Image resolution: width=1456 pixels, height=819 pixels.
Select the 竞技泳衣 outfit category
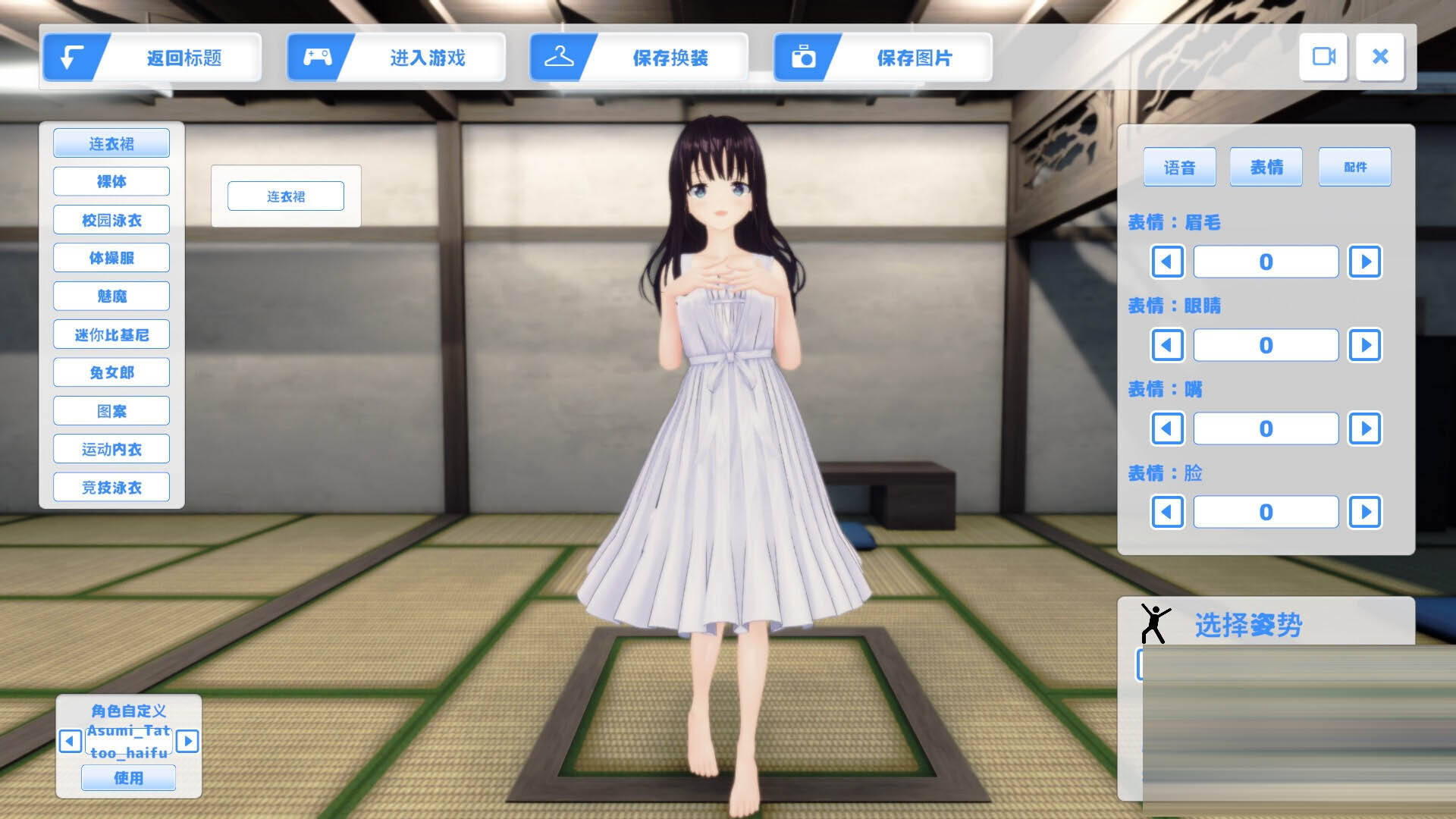pyautogui.click(x=111, y=487)
